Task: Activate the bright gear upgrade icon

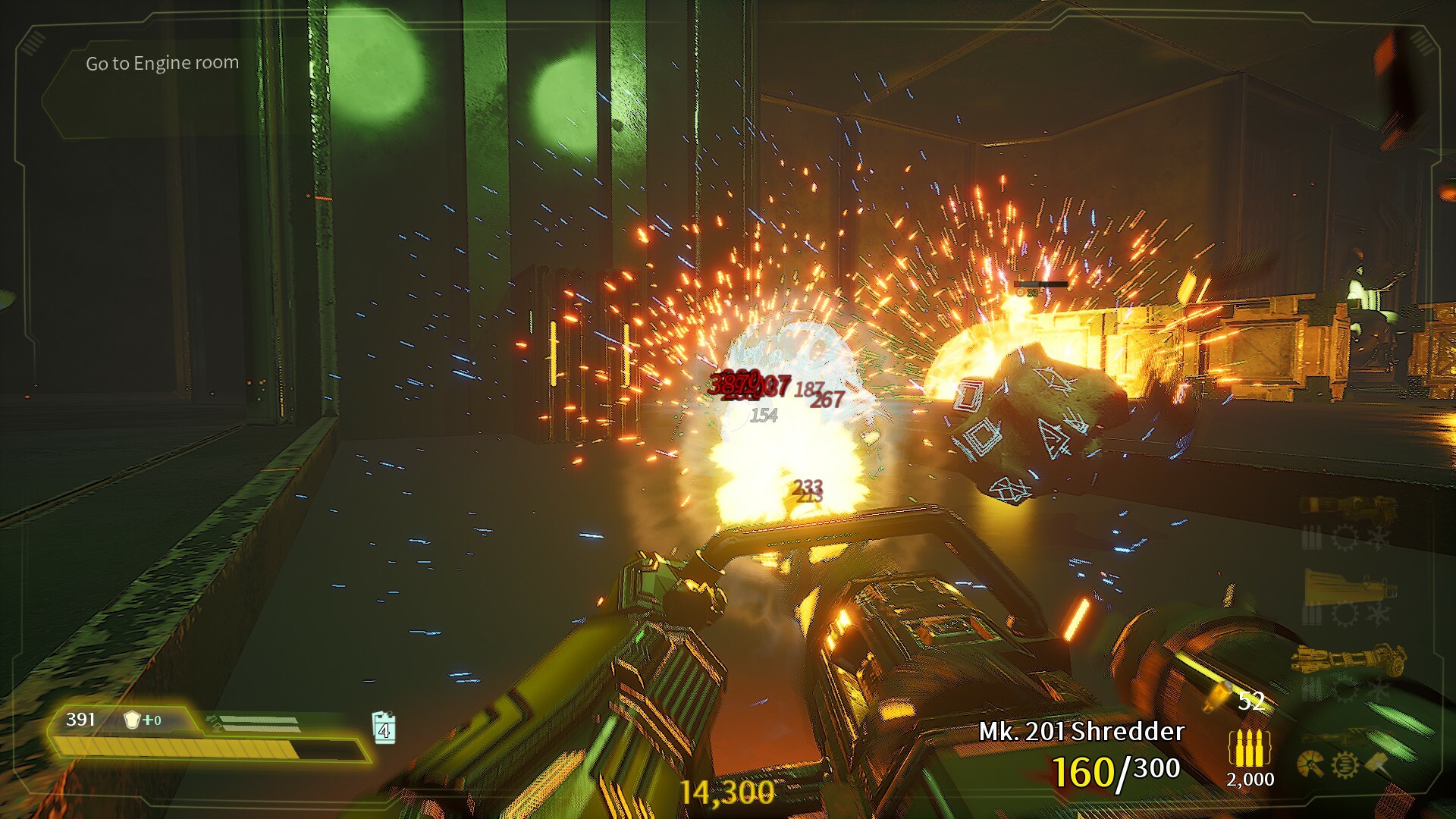Action: (x=1345, y=764)
